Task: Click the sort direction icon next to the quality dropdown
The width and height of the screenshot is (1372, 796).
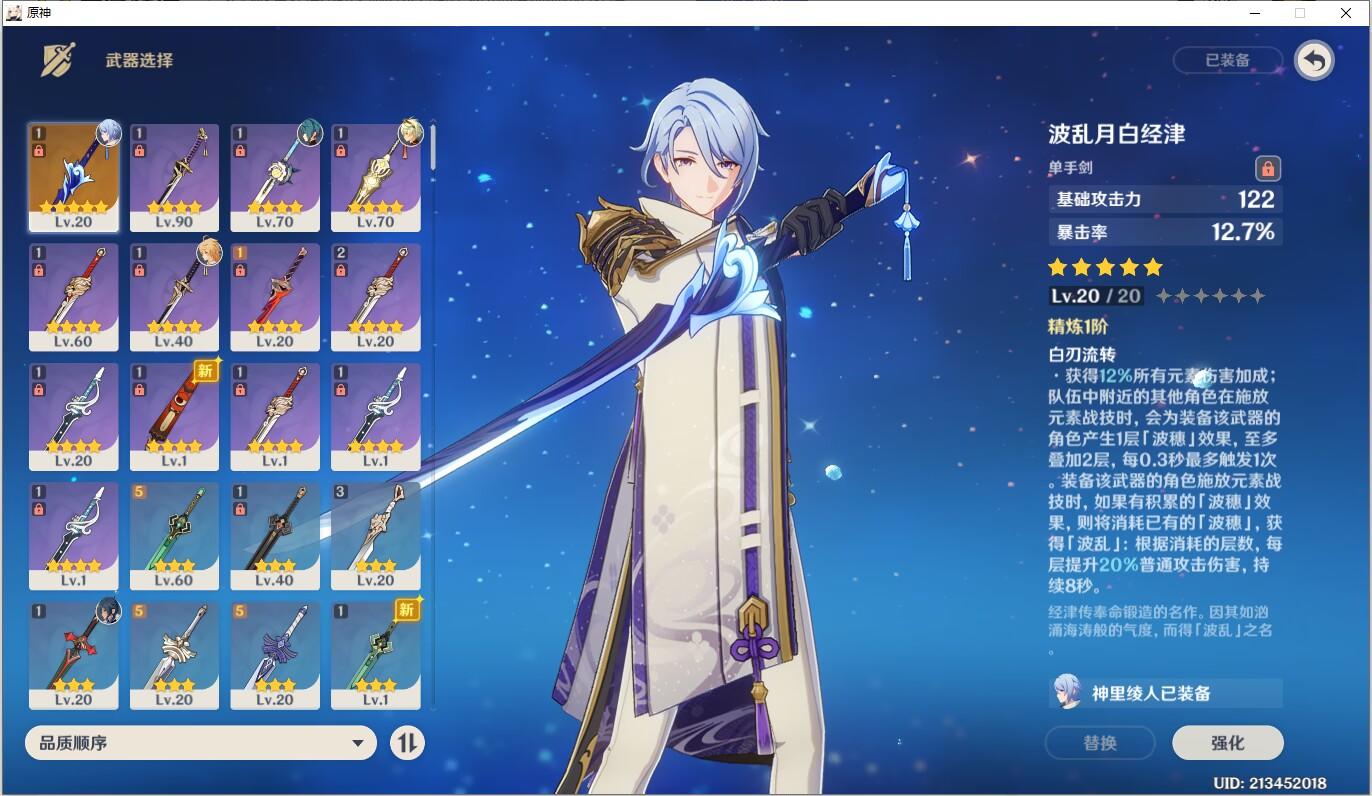Action: [x=407, y=743]
